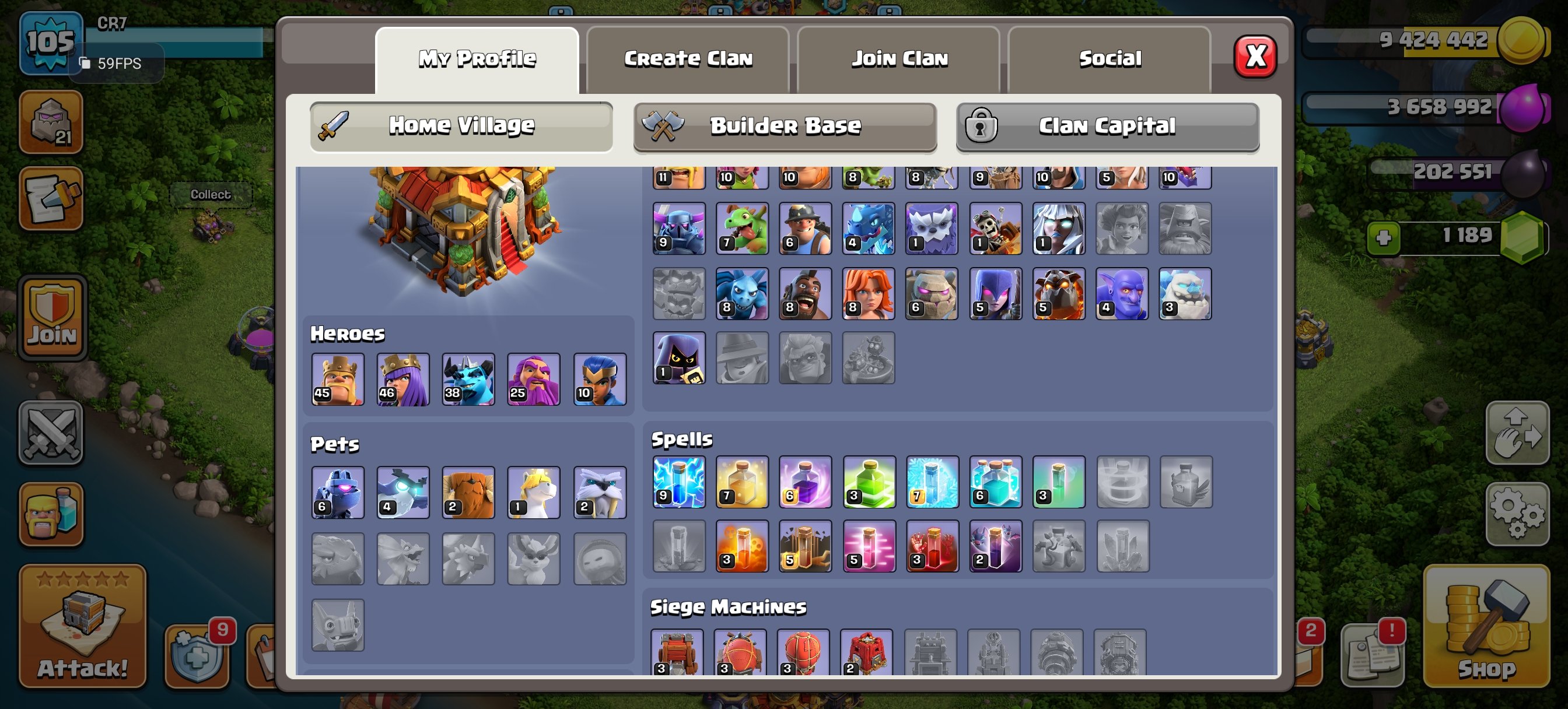Select the P.E.K.K.A troop icon
The width and height of the screenshot is (1568, 709).
point(678,229)
